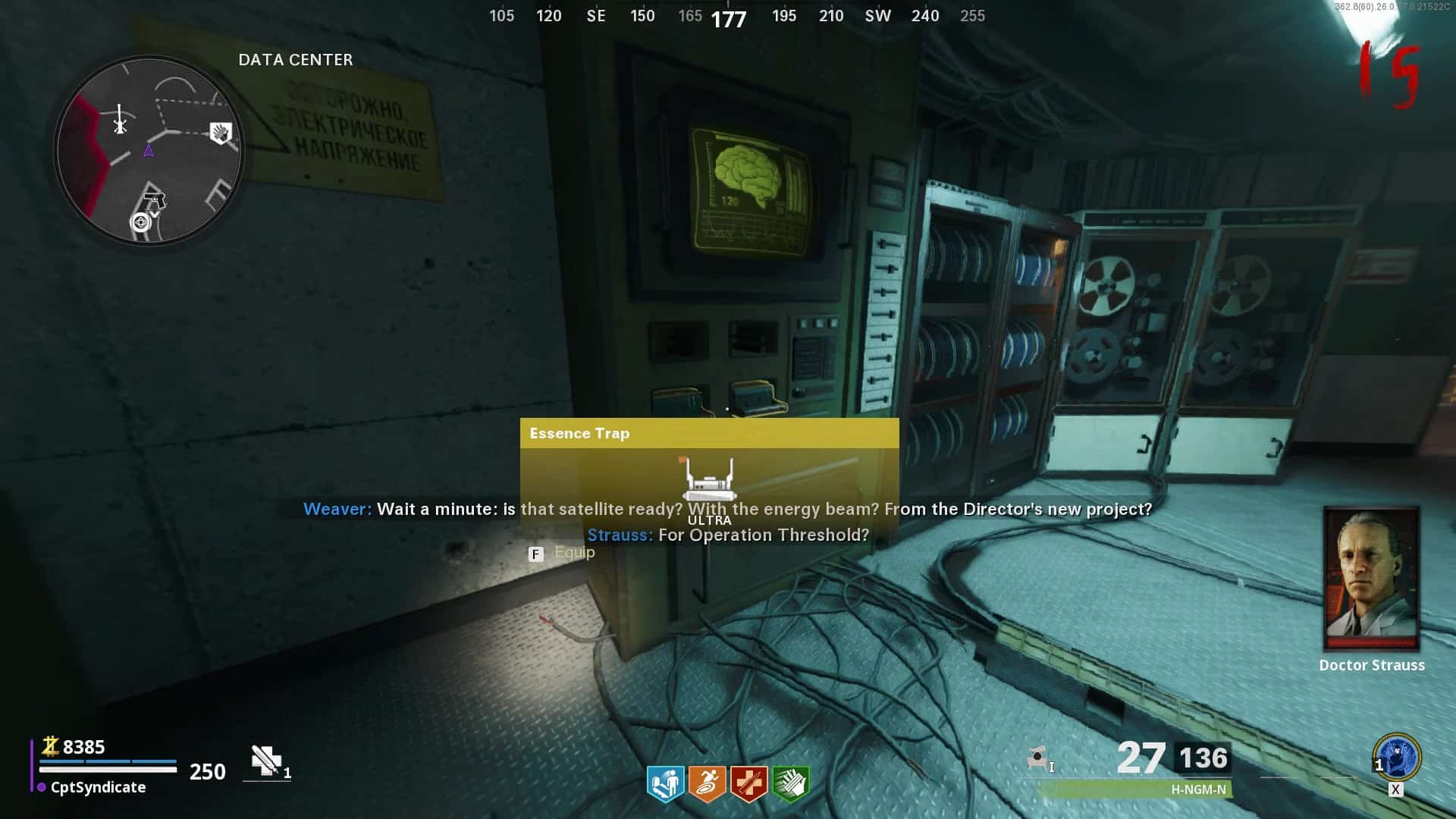The image size is (1456, 819).
Task: Select the green Speed Cola perk icon
Action: (x=790, y=783)
